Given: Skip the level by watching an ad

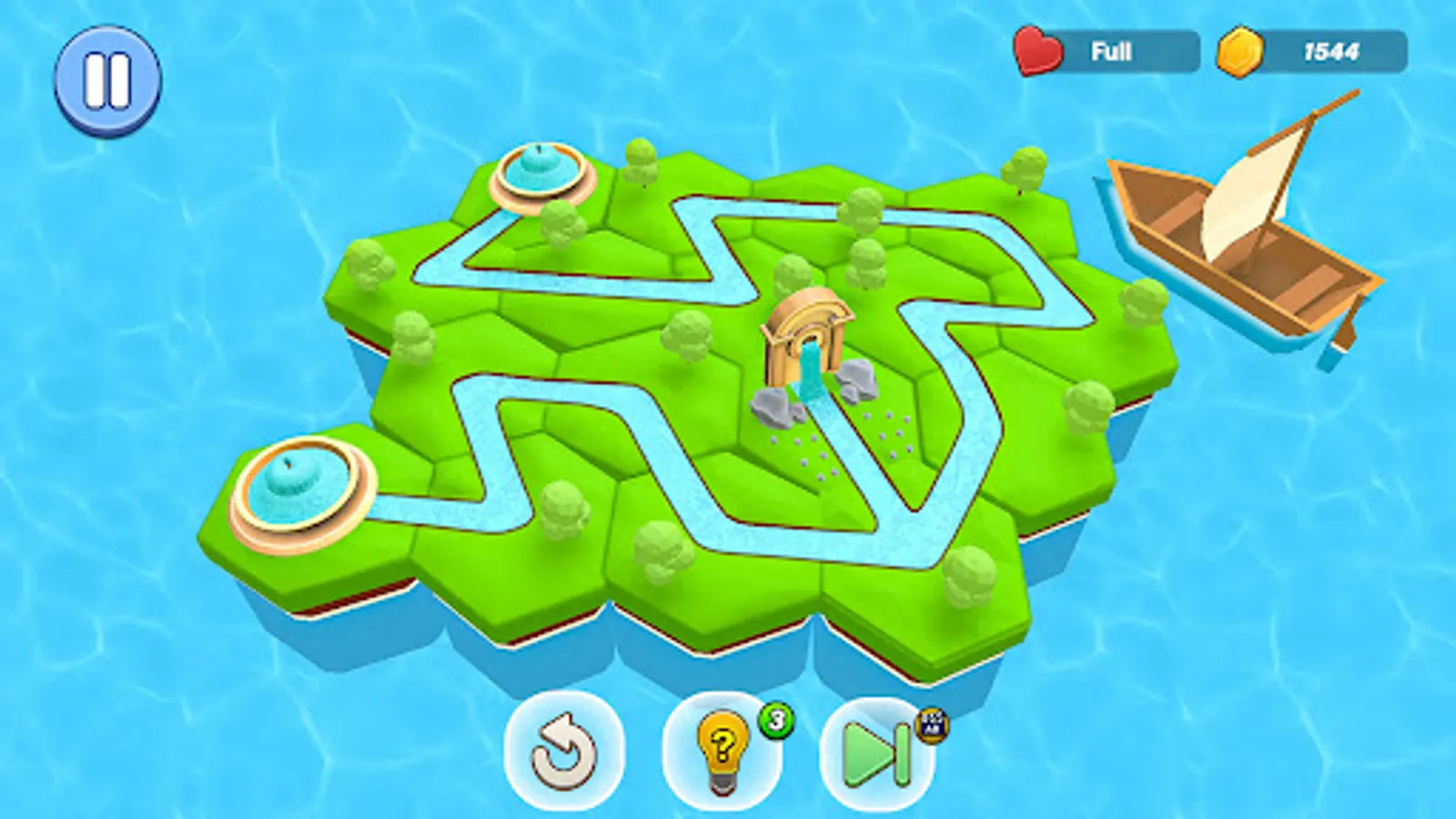Looking at the screenshot, I should (872, 752).
